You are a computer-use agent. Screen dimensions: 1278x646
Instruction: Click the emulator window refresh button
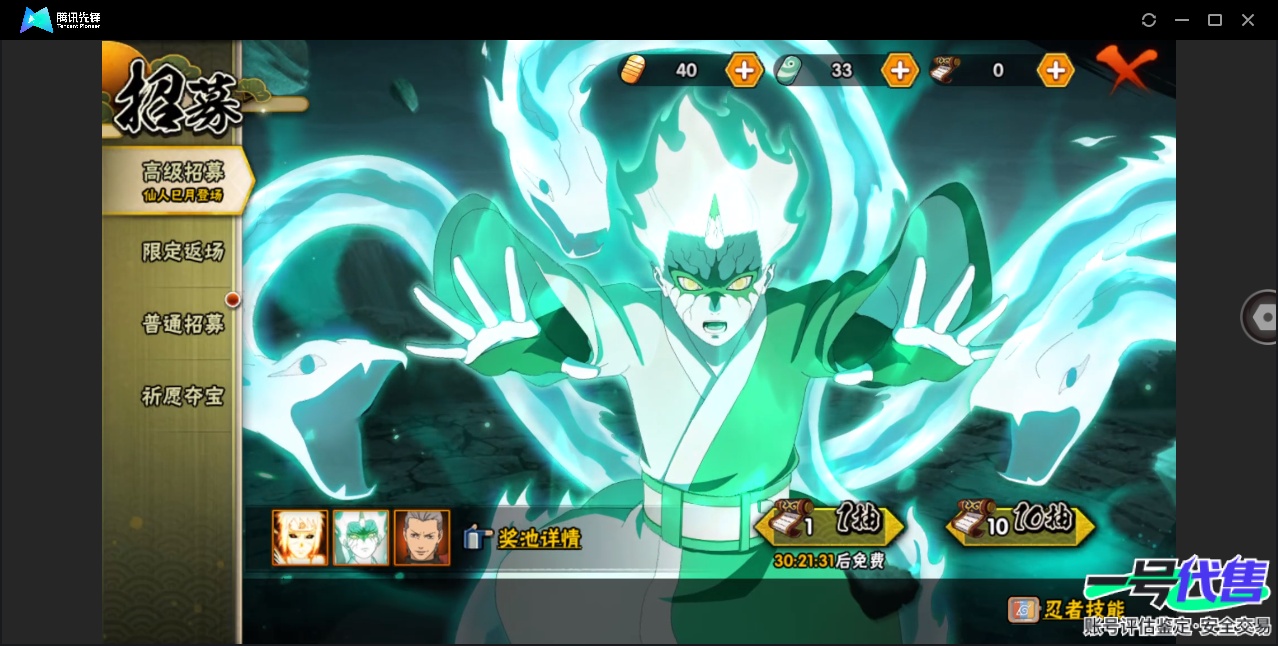1149,20
